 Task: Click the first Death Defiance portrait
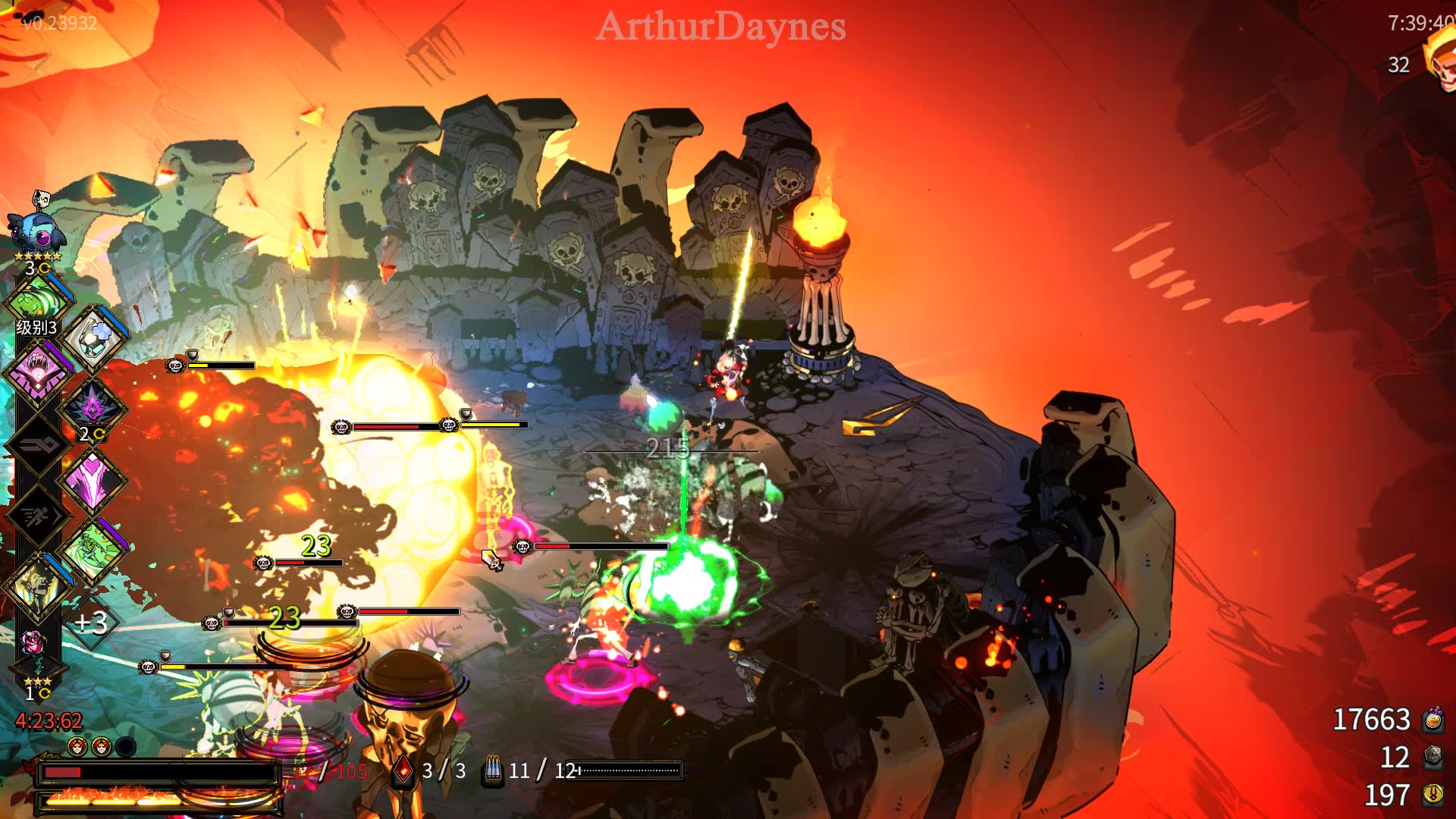point(77,747)
